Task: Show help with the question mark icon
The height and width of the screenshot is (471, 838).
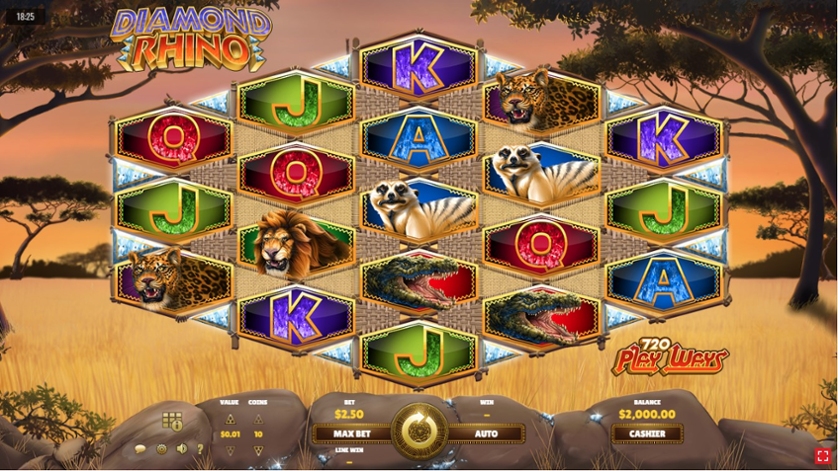Action: [199, 449]
